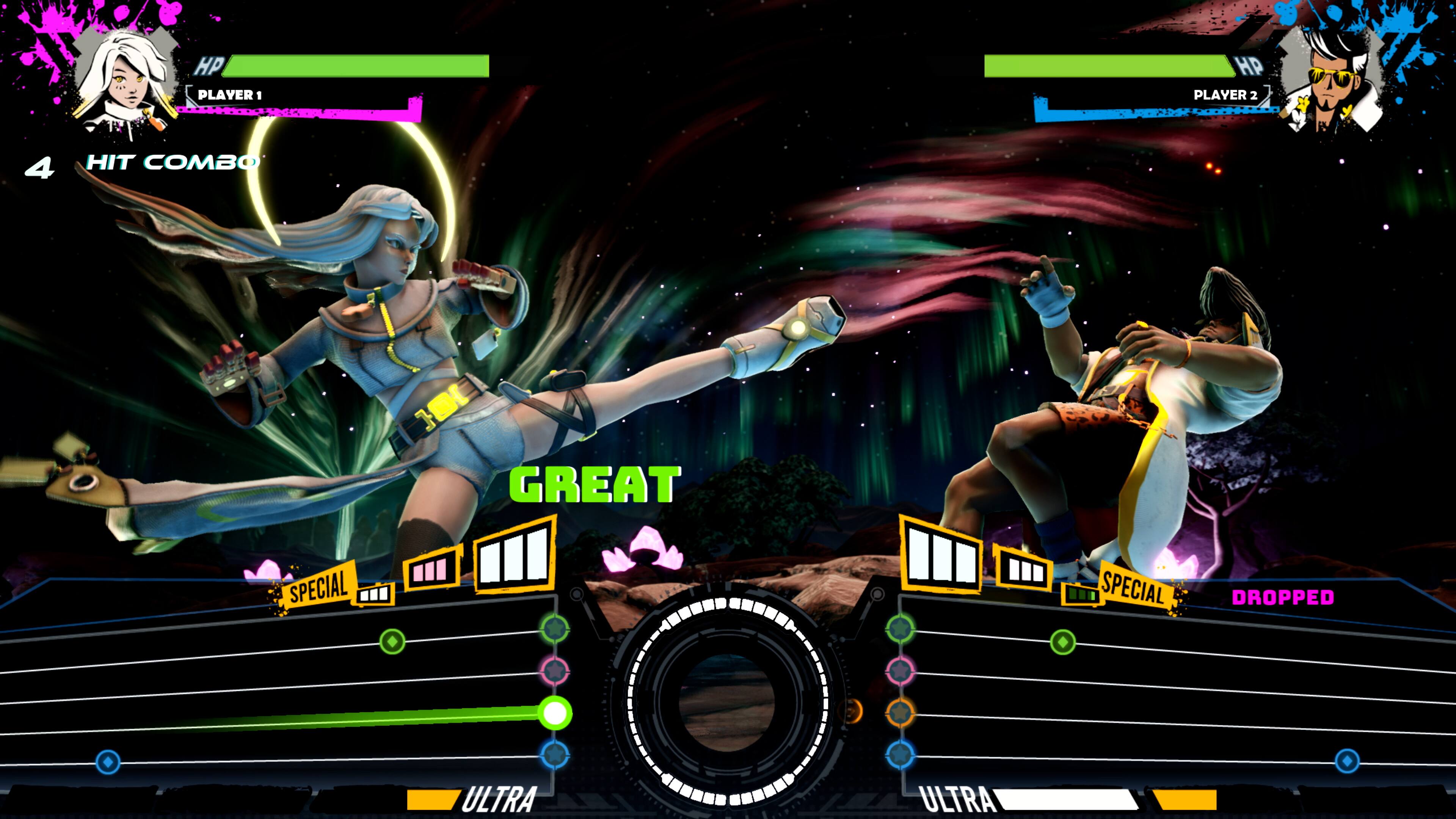This screenshot has height=819, width=1456.
Task: Switch to the PLAYER 2 nameplate tab
Action: point(1229,96)
